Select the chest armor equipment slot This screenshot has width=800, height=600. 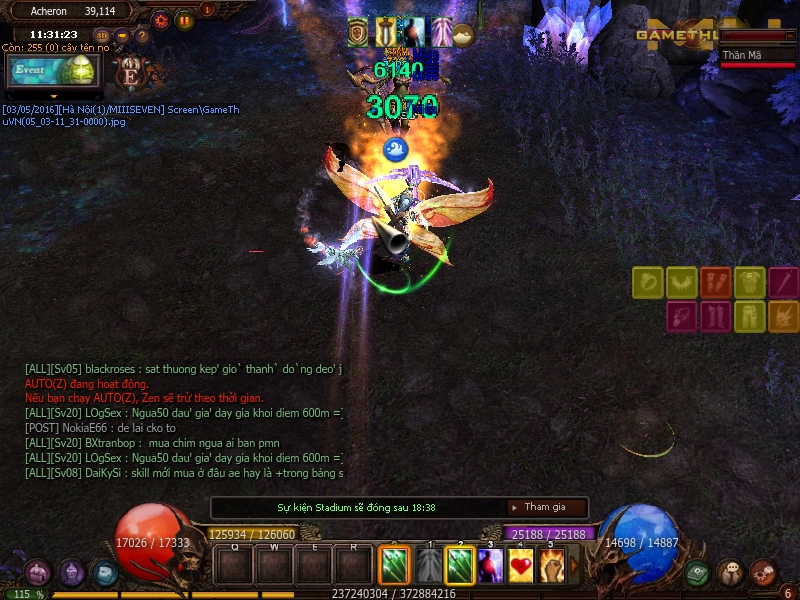750,283
